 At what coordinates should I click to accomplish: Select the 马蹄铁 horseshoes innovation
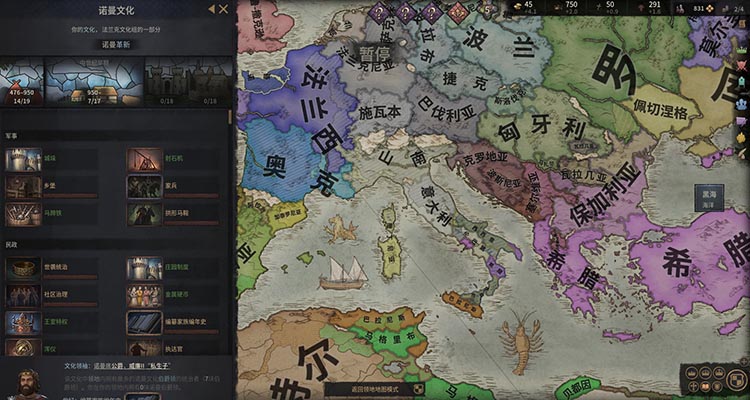(23, 212)
